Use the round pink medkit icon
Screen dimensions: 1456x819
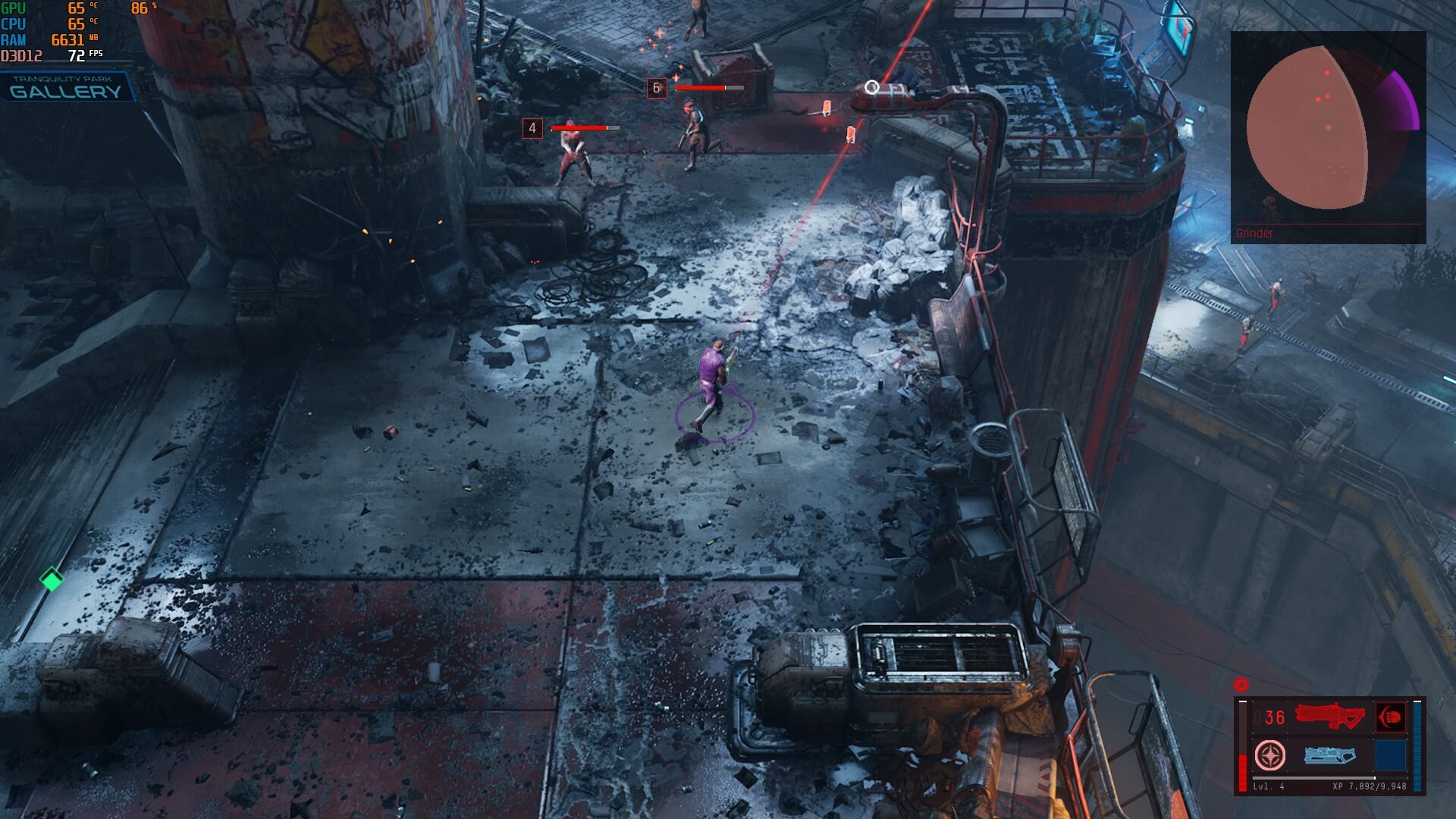(x=1269, y=756)
